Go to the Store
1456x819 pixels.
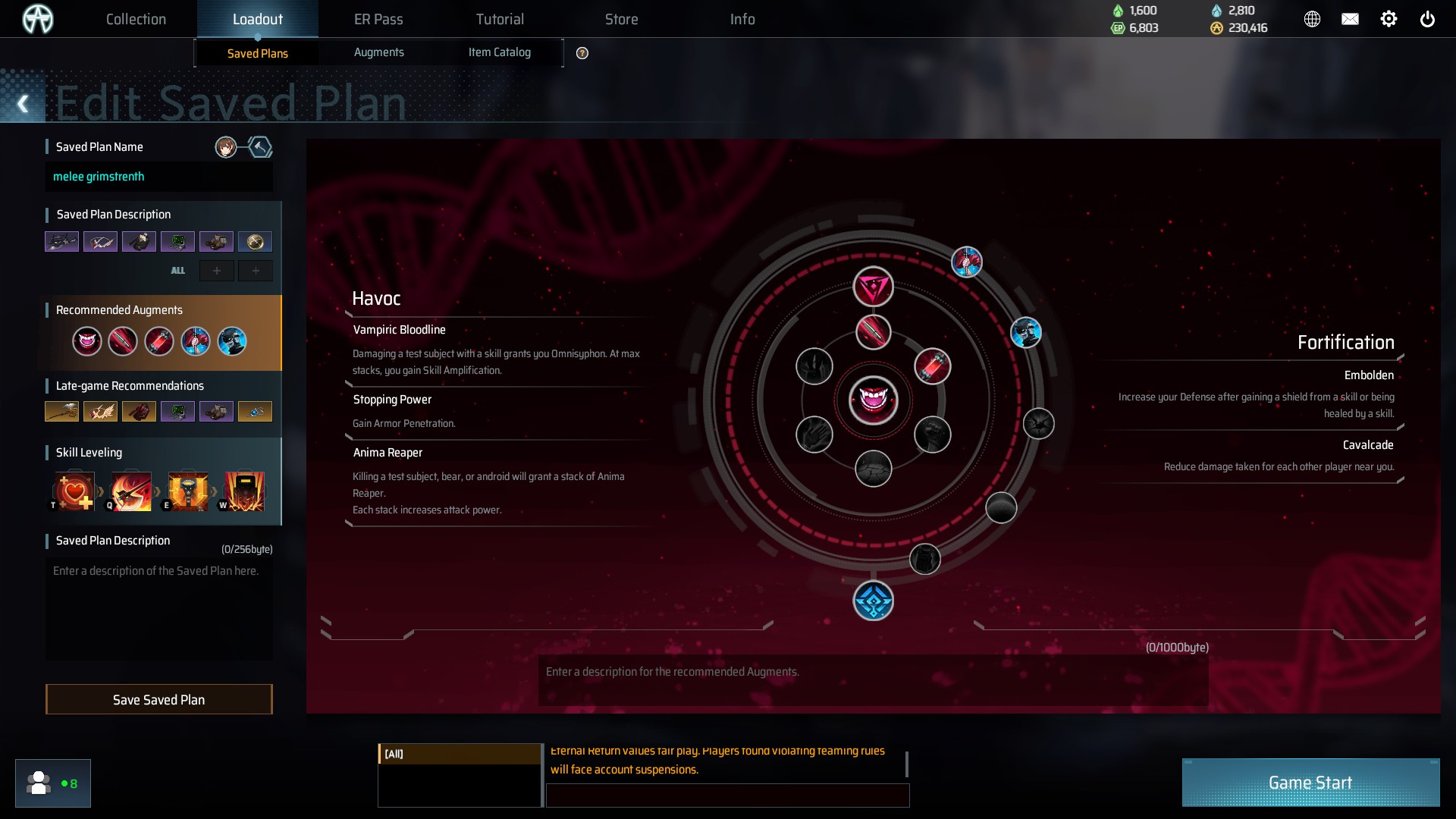[x=621, y=19]
